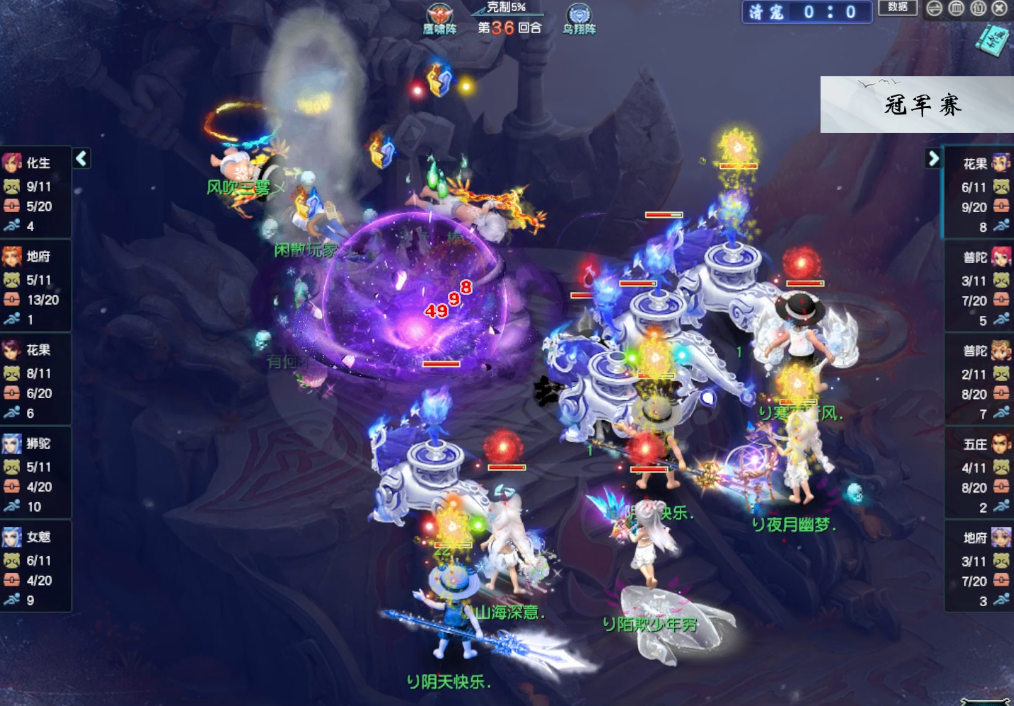Select the 狮驼 player row on left team
The width and height of the screenshot is (1014, 706).
click(x=36, y=473)
